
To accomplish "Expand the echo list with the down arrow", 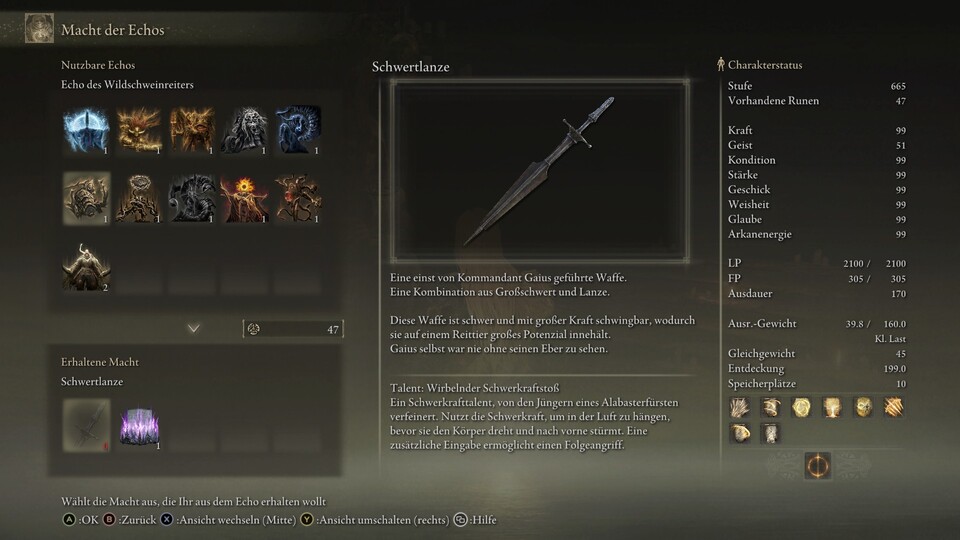I will coord(193,328).
